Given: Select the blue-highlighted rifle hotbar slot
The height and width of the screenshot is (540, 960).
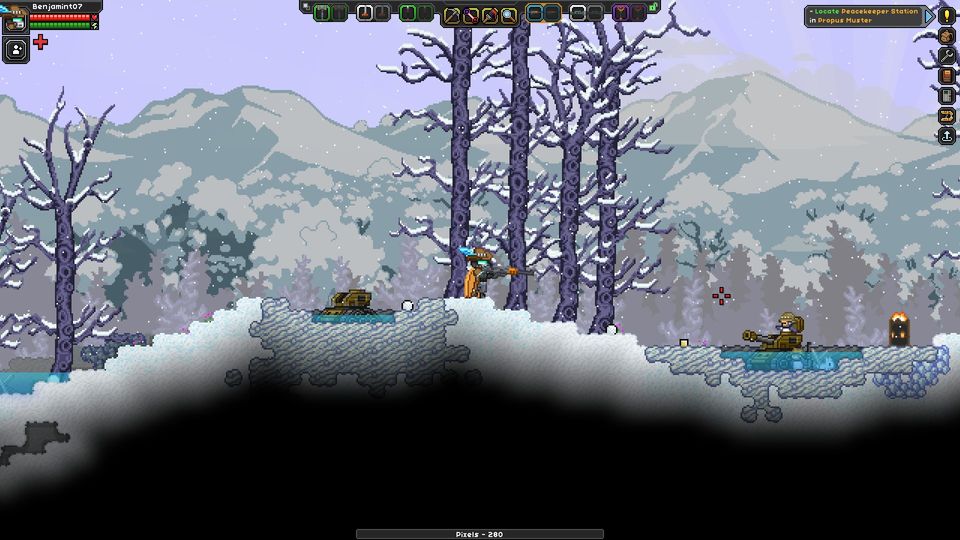Looking at the screenshot, I should (536, 14).
